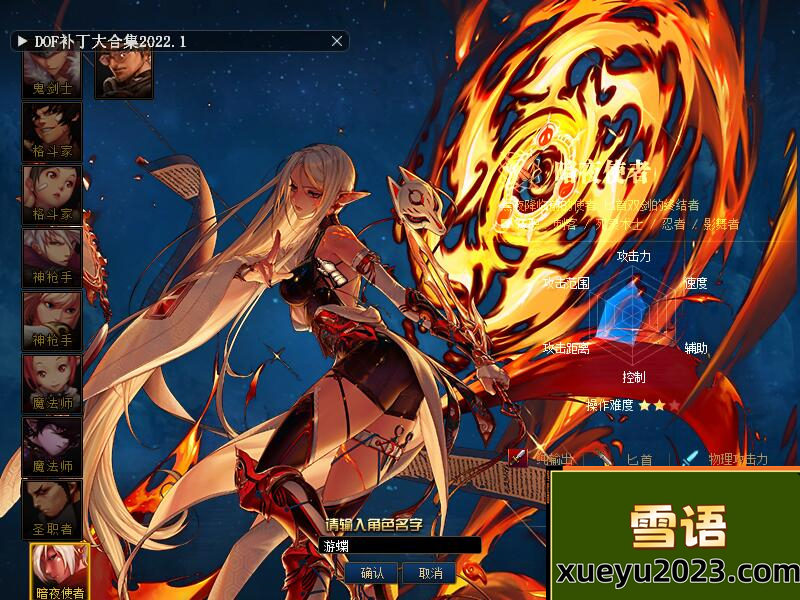
Task: Click the play arrow beside DOF补丁大合集
Action: click(x=22, y=41)
